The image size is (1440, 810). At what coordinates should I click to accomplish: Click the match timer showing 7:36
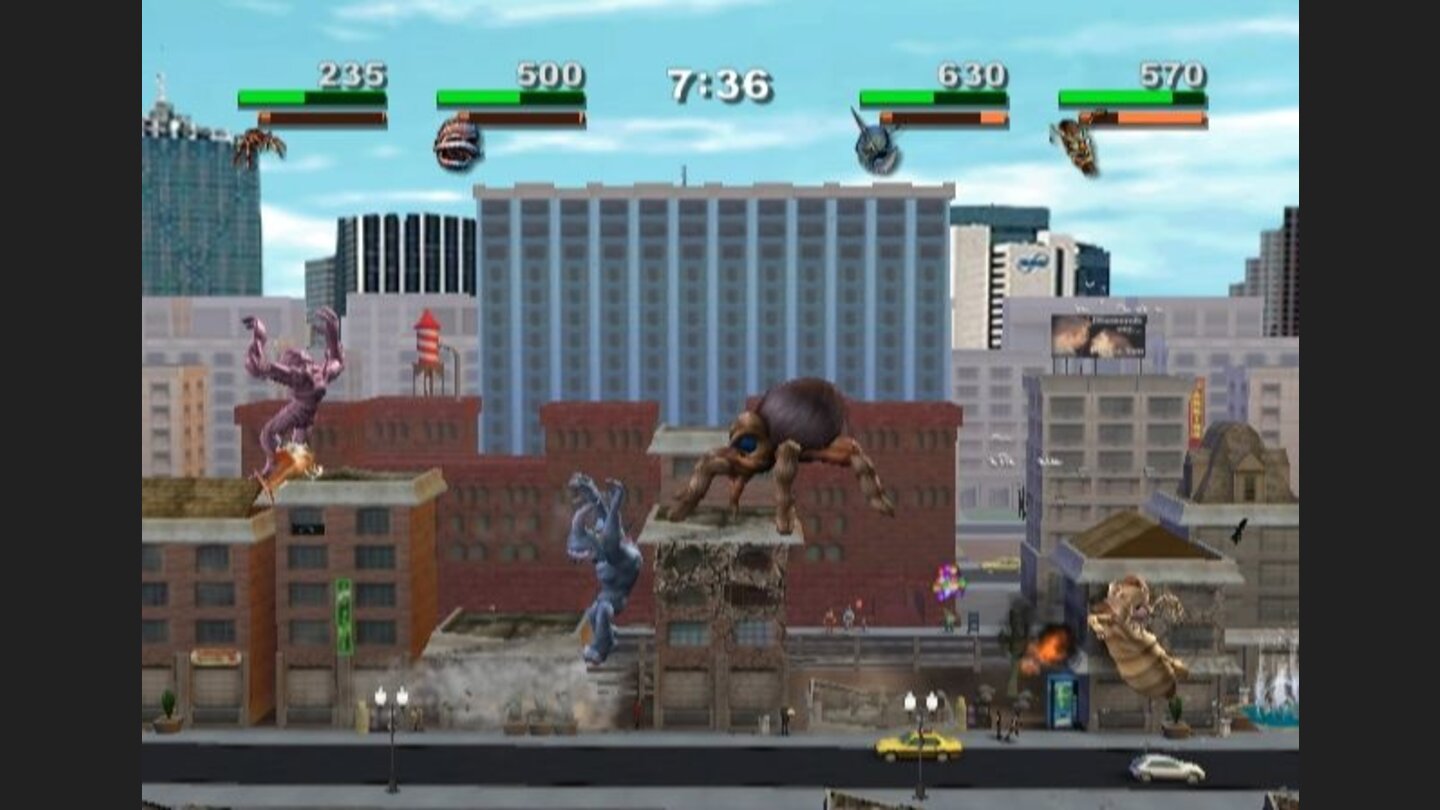pyautogui.click(x=720, y=88)
